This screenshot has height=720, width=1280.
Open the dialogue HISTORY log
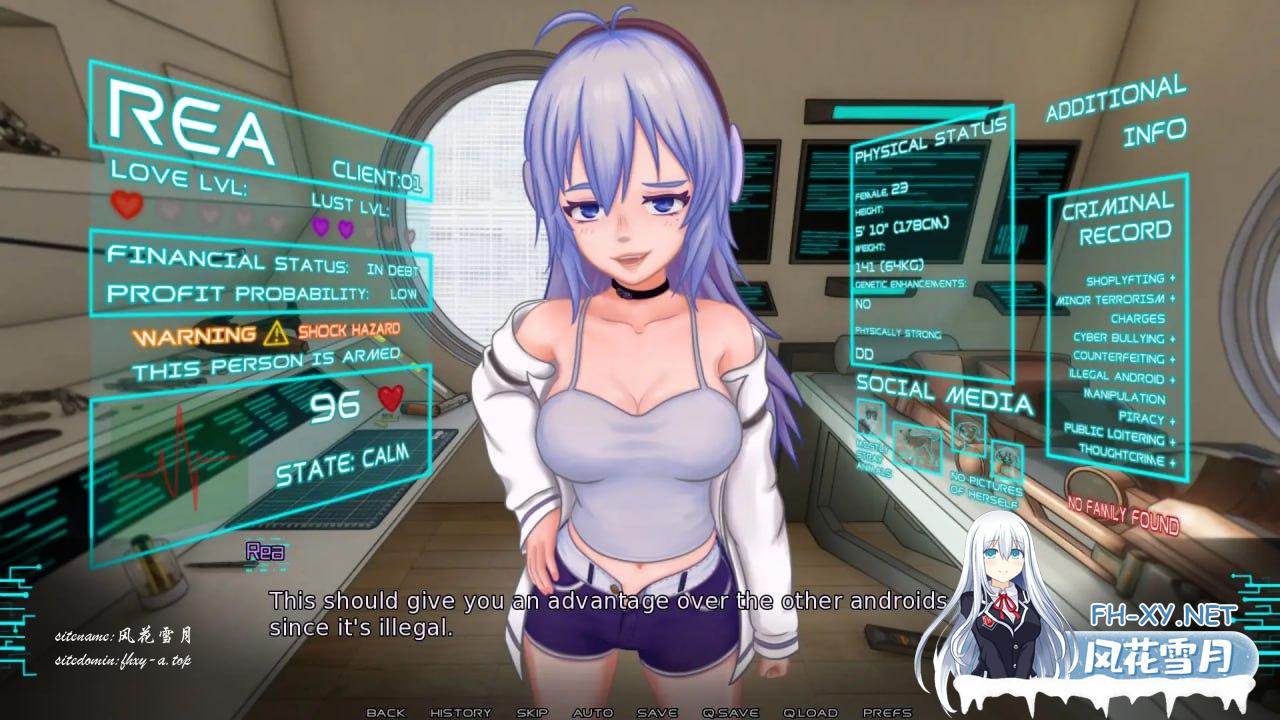click(460, 712)
